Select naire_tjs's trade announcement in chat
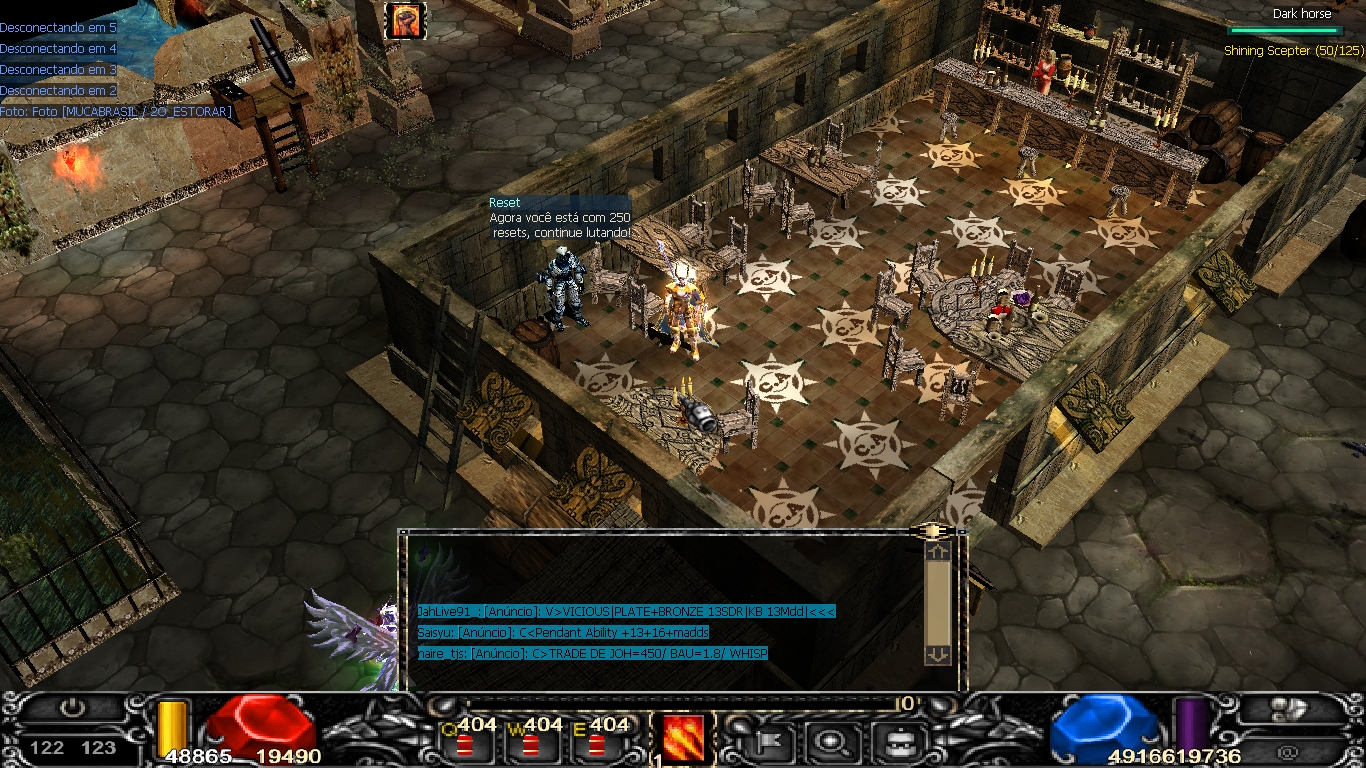The width and height of the screenshot is (1366, 768). pyautogui.click(x=593, y=654)
